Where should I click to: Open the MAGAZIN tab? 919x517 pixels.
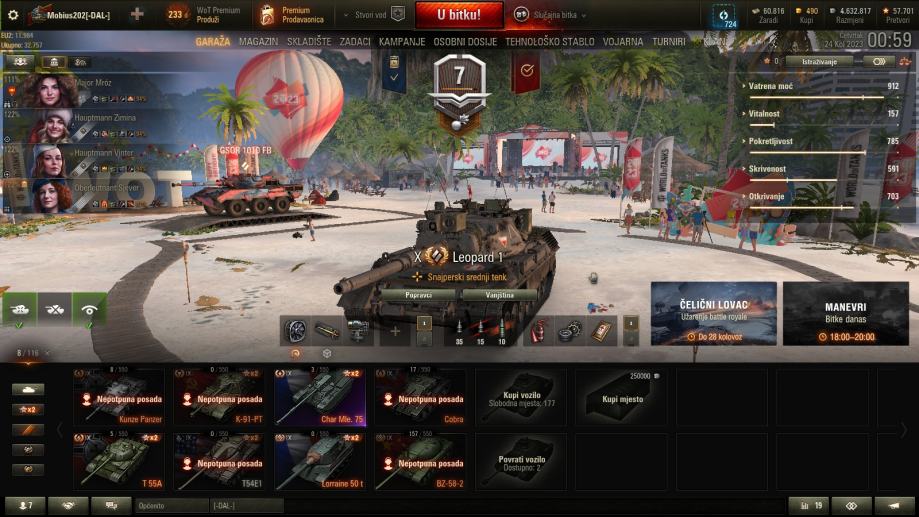click(259, 42)
